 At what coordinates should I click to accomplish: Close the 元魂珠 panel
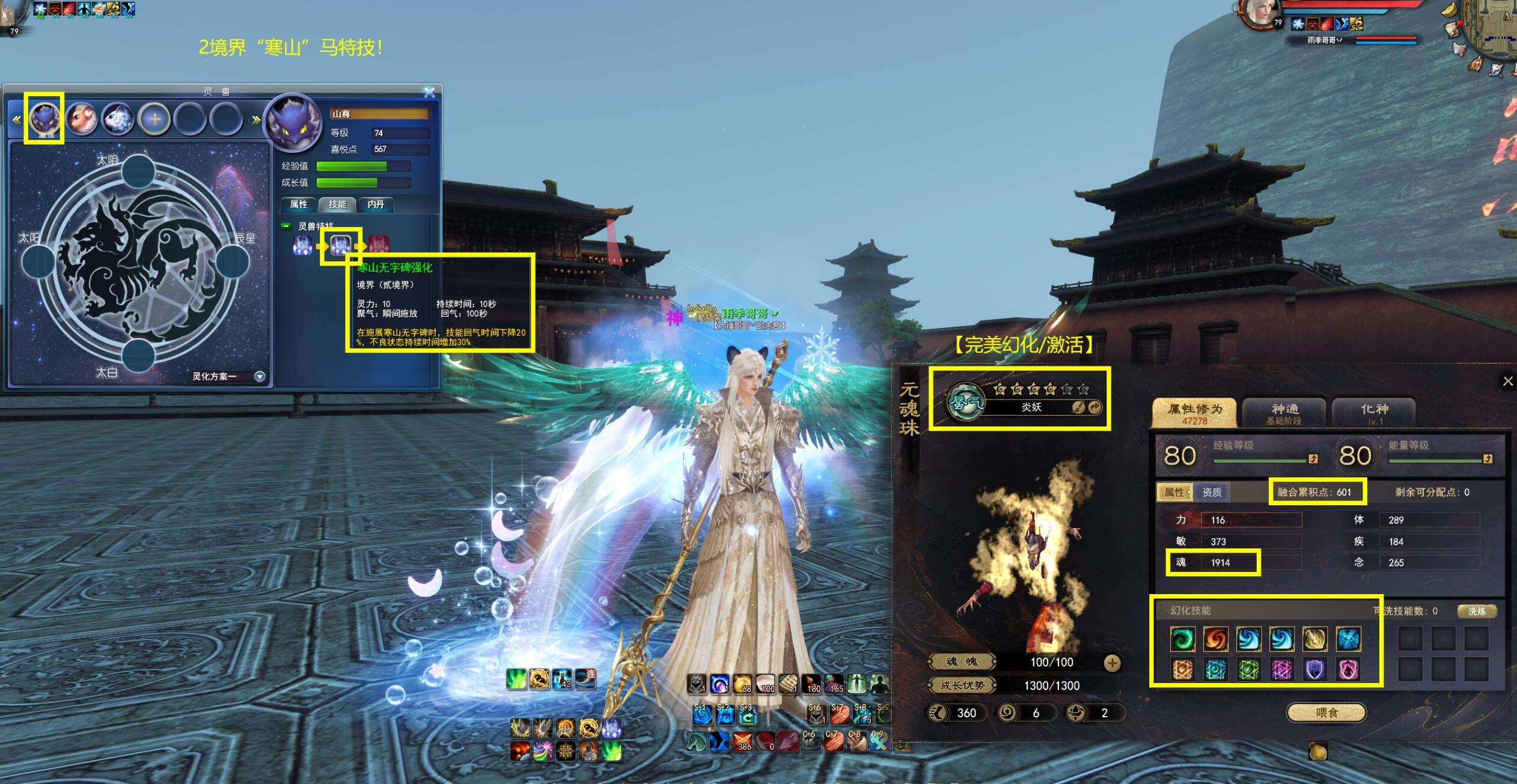pyautogui.click(x=1507, y=381)
